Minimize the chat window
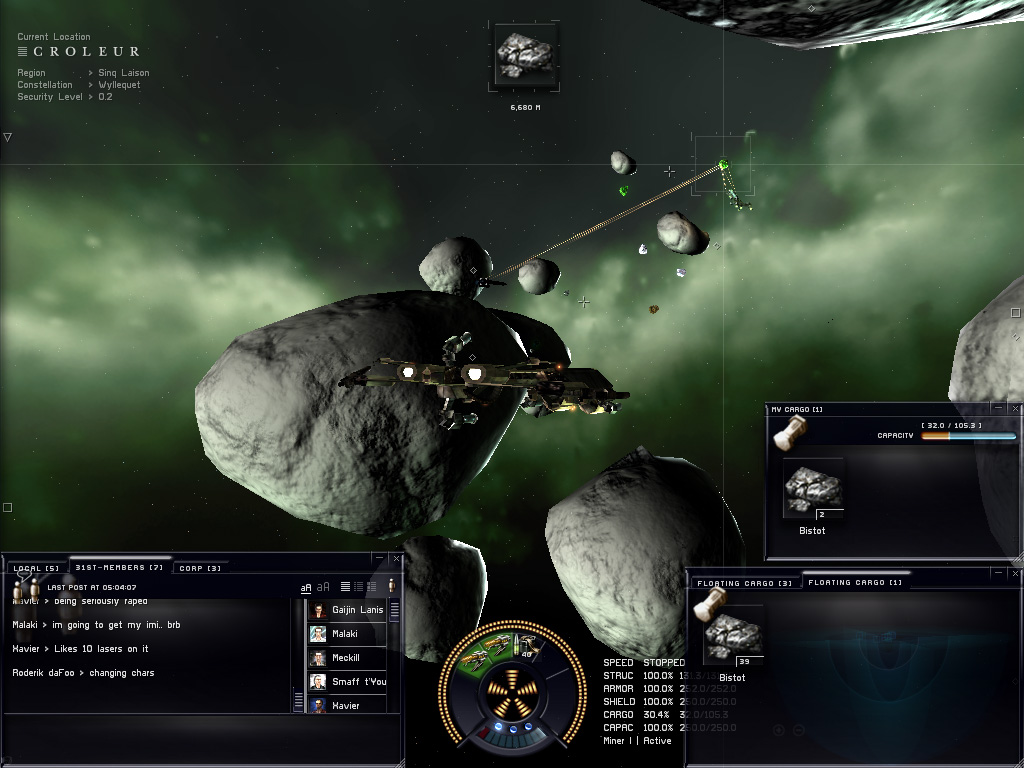The height and width of the screenshot is (768, 1024). click(x=381, y=559)
